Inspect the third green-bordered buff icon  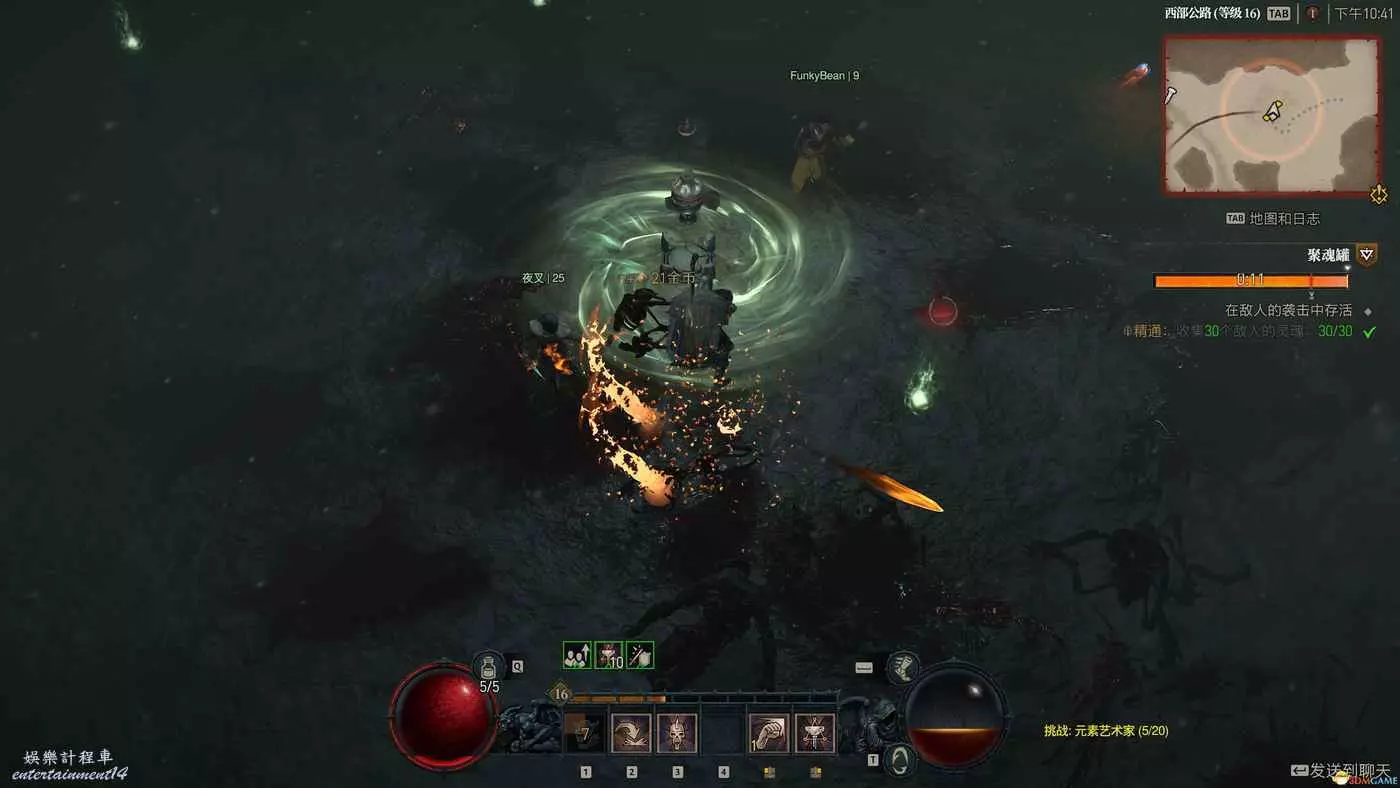640,655
